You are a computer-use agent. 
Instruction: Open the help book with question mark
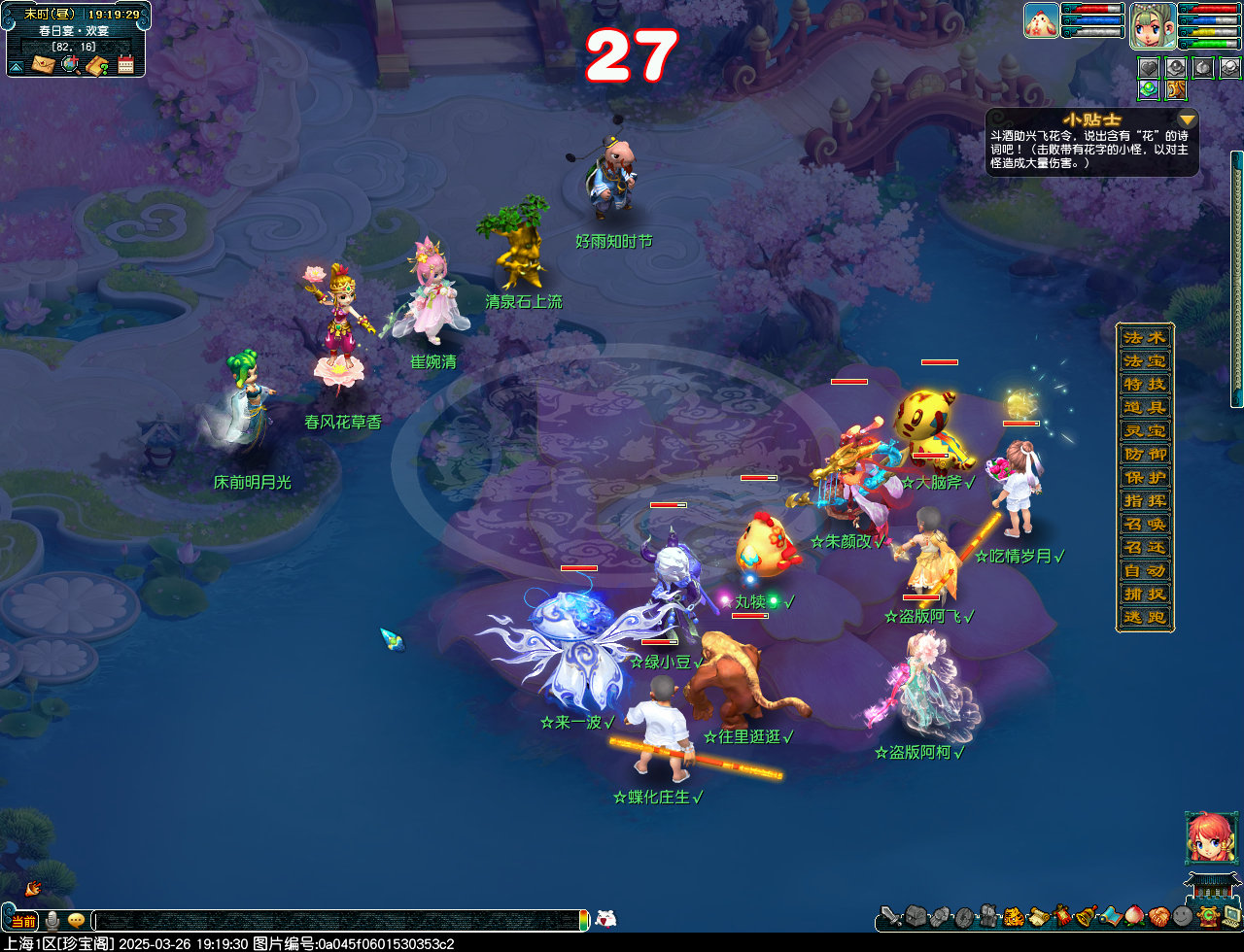pyautogui.click(x=97, y=65)
